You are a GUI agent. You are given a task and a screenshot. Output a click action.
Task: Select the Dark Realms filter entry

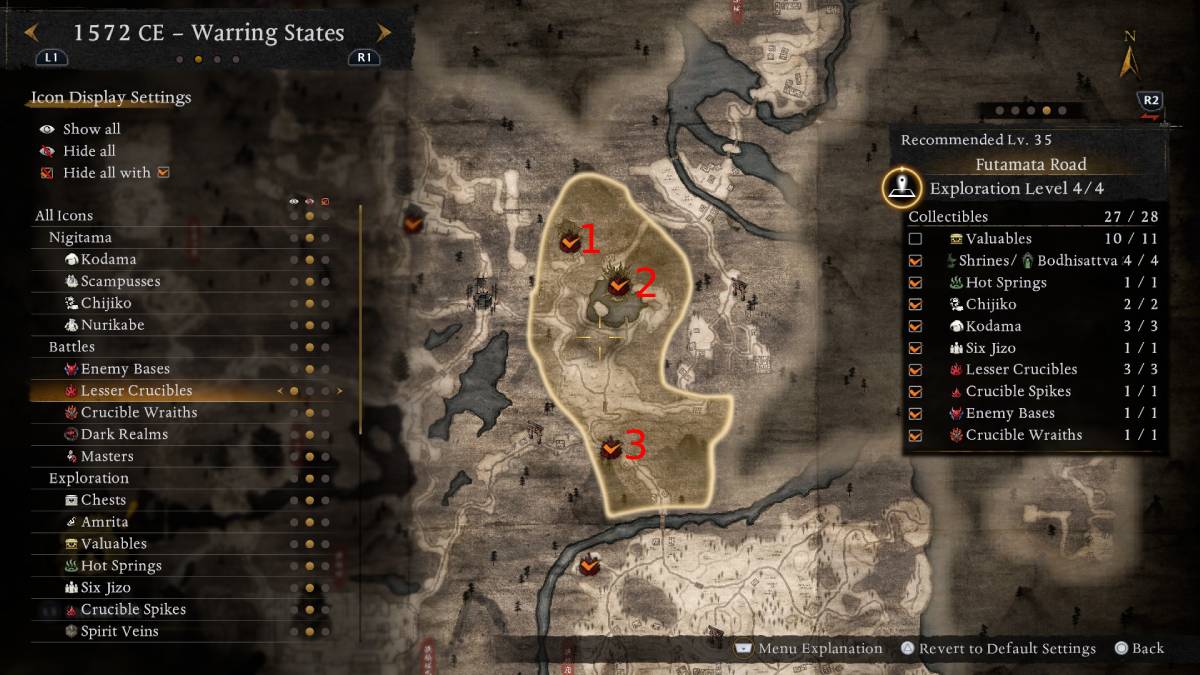tap(124, 435)
